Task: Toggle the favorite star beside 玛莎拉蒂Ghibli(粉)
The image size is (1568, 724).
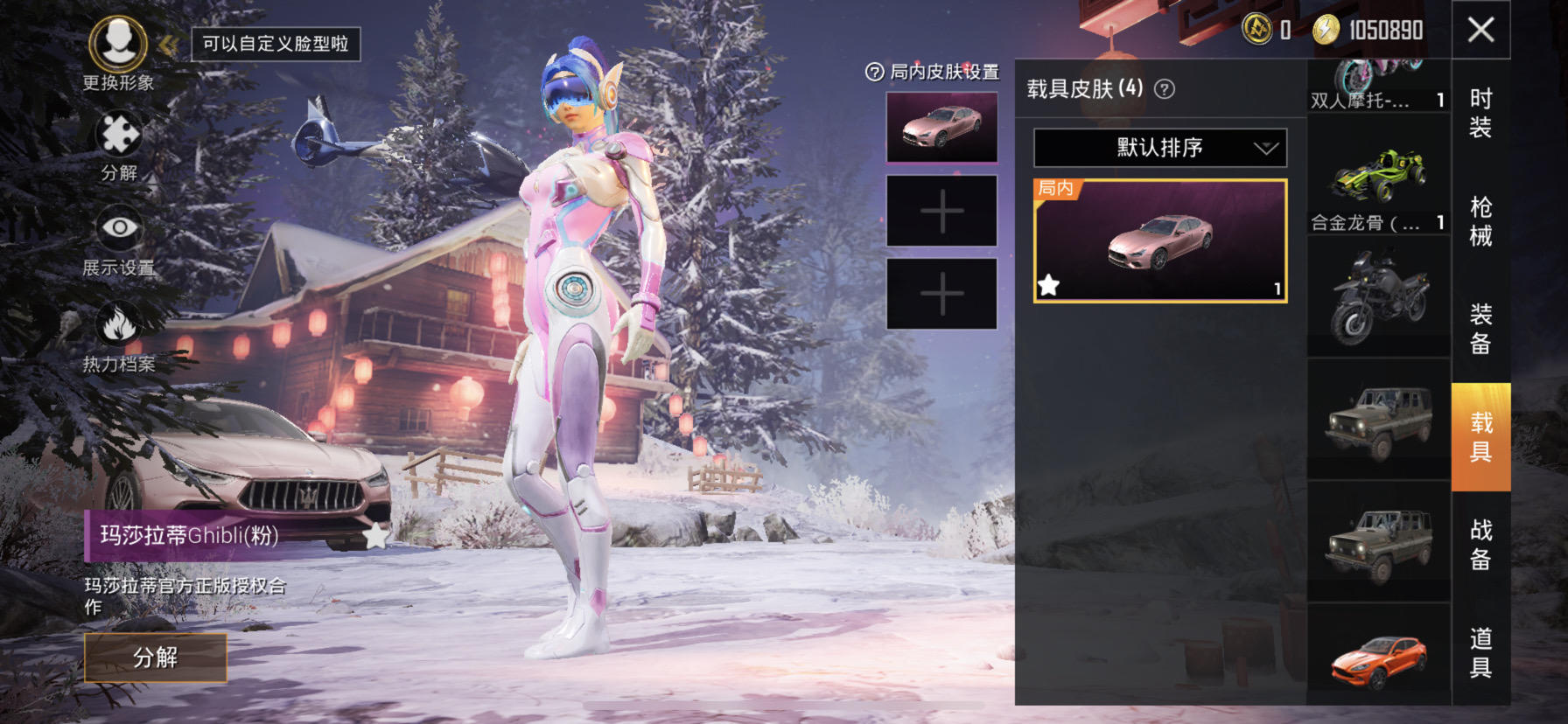Action: (375, 536)
